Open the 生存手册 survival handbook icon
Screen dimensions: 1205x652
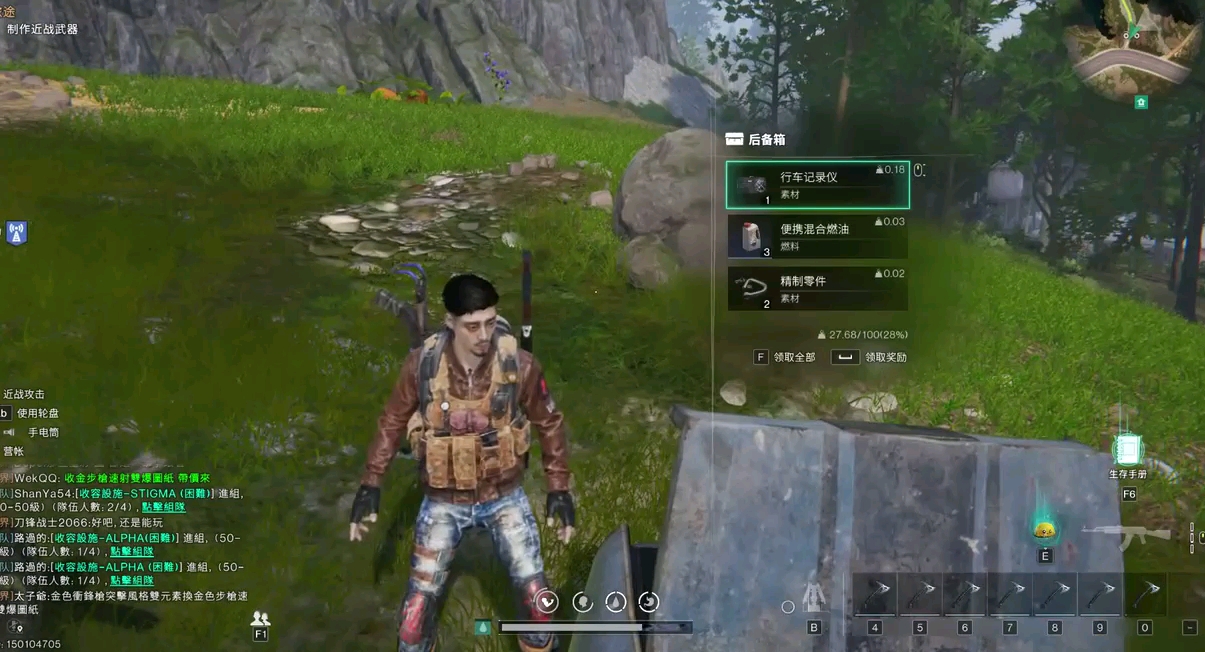[x=1128, y=451]
